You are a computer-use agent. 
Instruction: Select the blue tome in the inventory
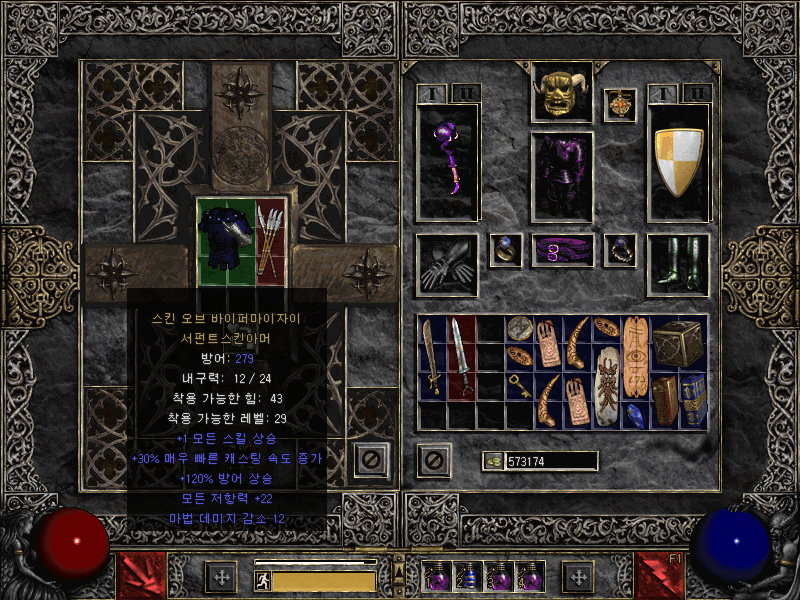[693, 400]
